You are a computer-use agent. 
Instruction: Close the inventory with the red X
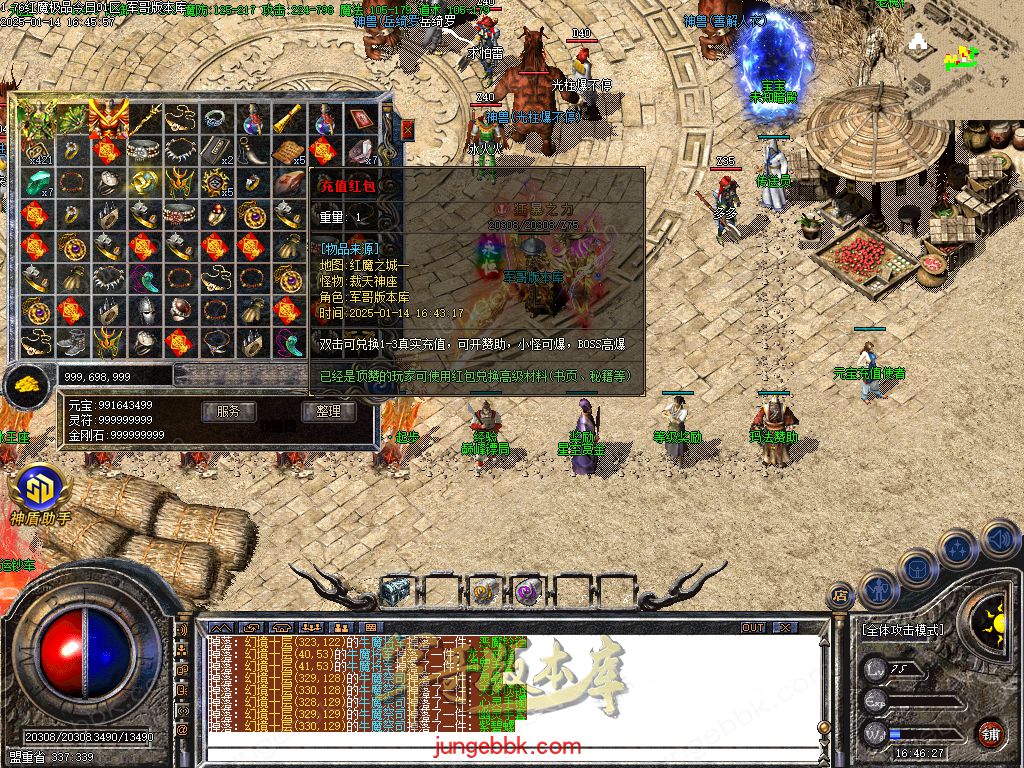(407, 129)
